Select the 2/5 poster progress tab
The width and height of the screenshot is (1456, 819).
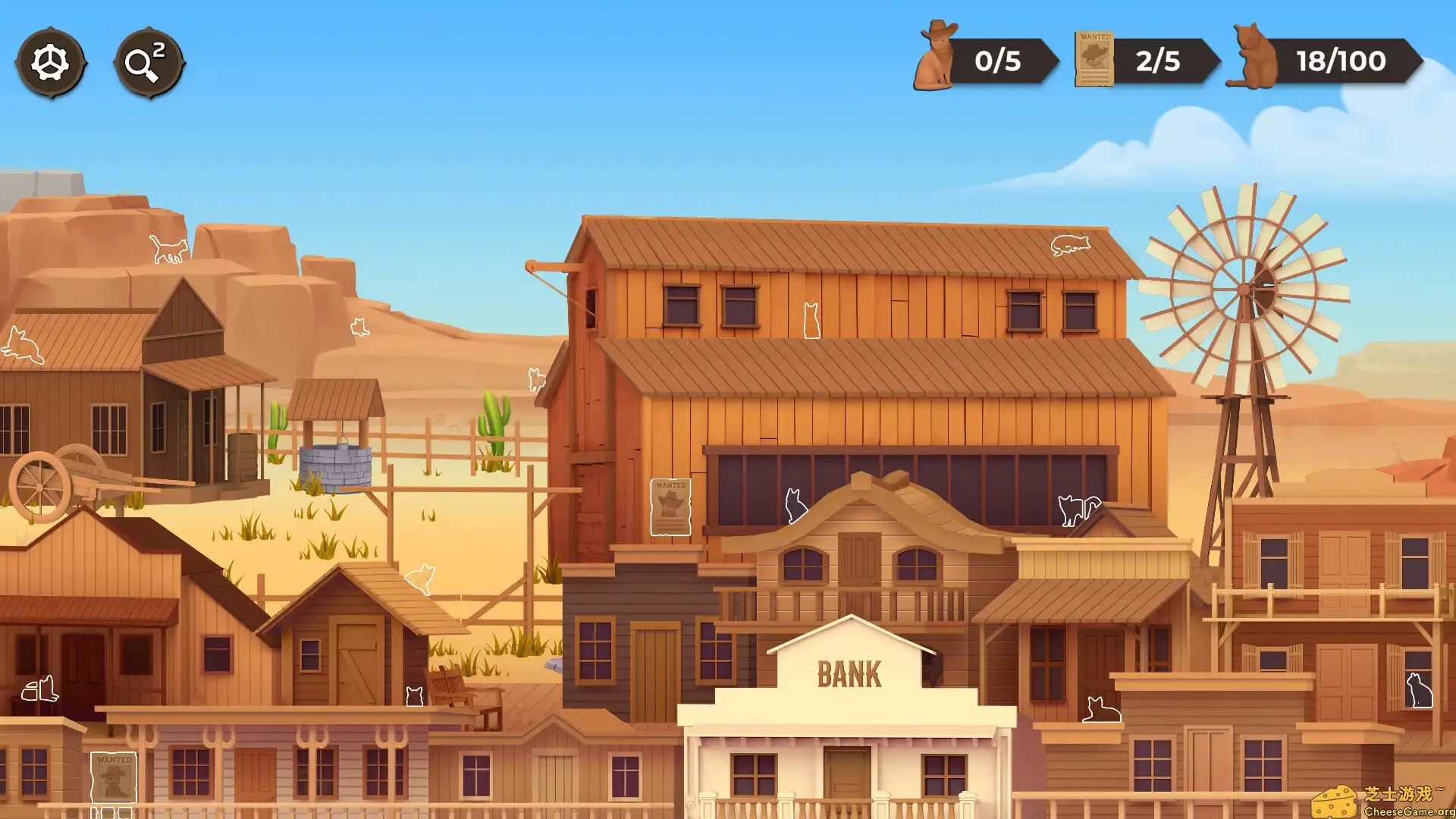coord(1158,62)
